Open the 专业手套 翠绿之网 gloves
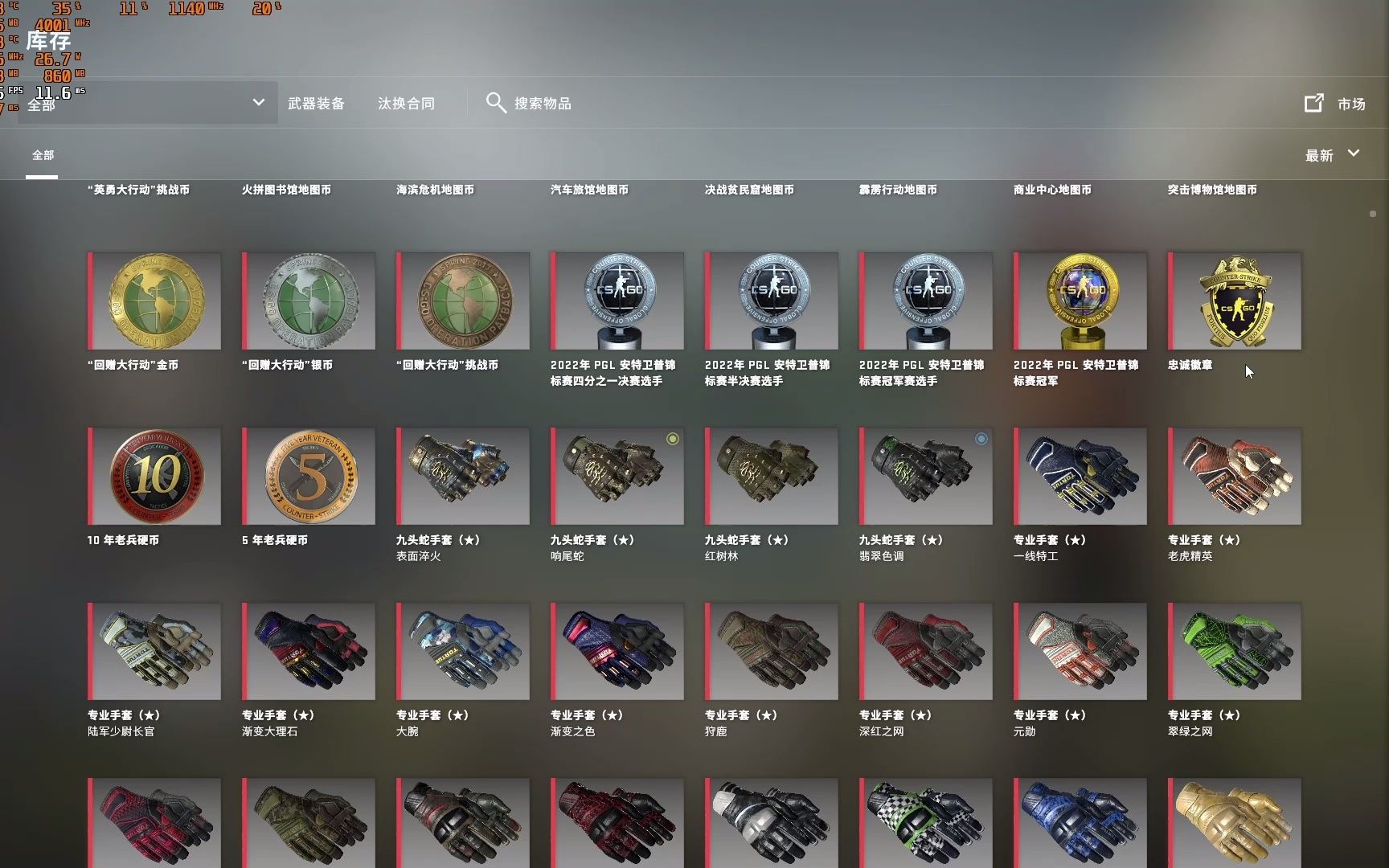 click(1234, 651)
